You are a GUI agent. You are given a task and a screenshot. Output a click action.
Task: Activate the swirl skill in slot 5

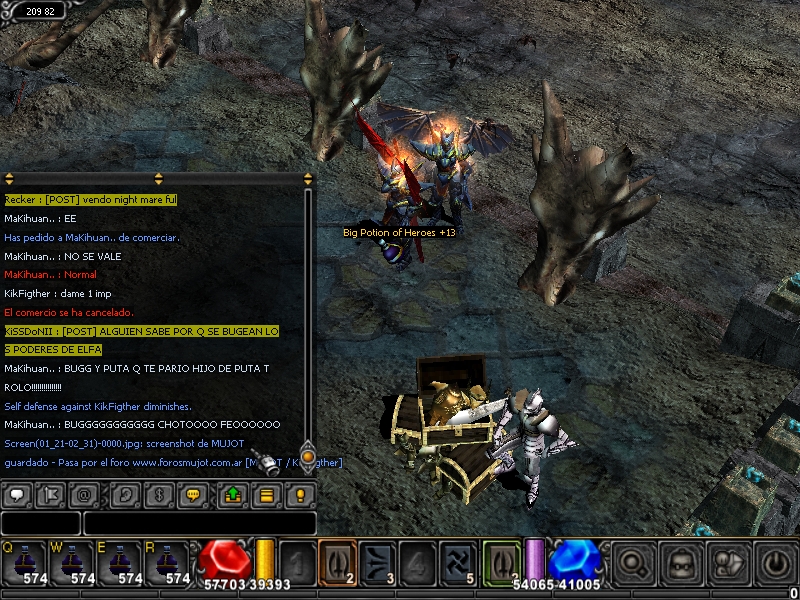pos(458,561)
